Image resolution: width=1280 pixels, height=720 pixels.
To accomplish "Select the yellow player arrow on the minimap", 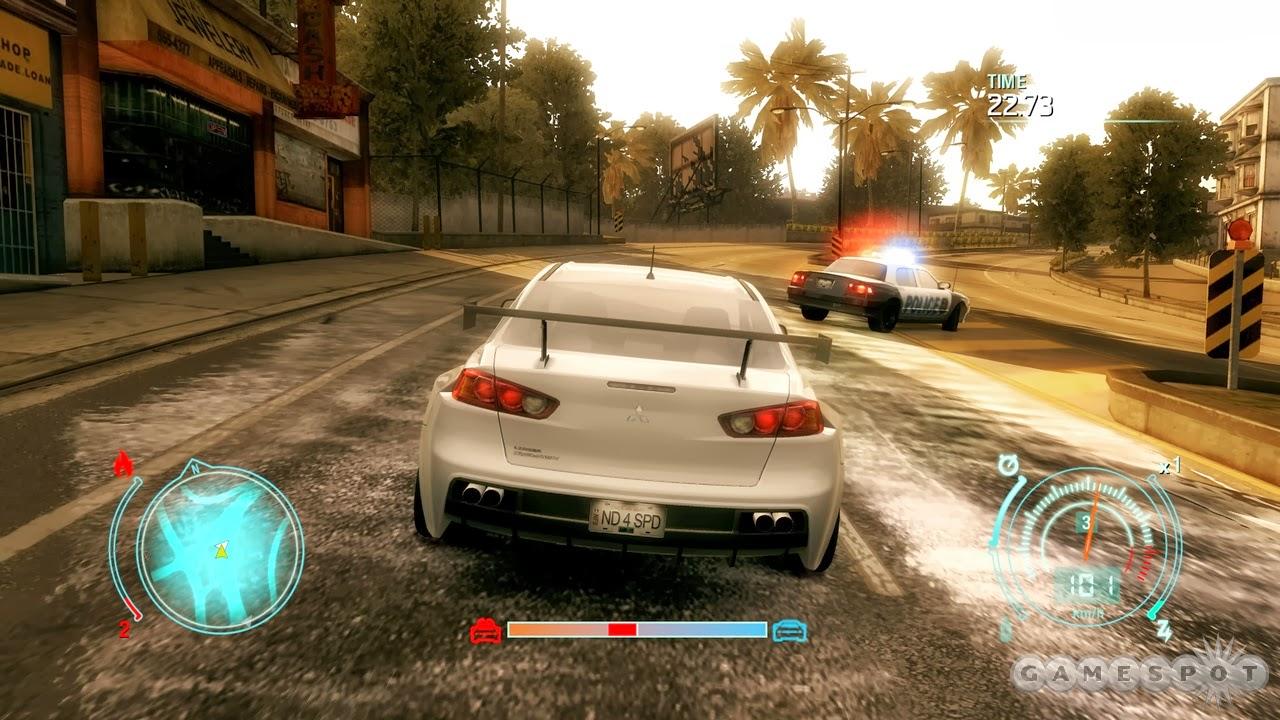I will click(222, 552).
